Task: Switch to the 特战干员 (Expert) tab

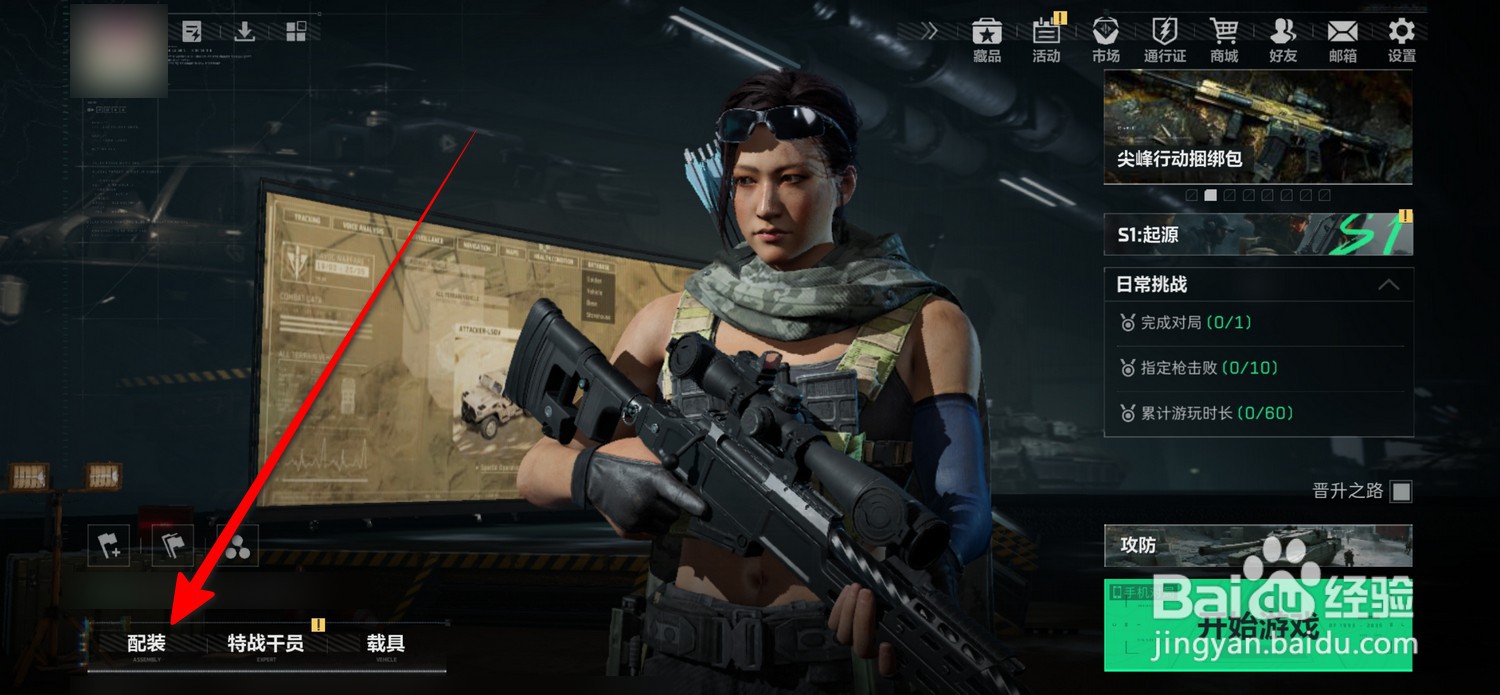Action: coord(265,645)
